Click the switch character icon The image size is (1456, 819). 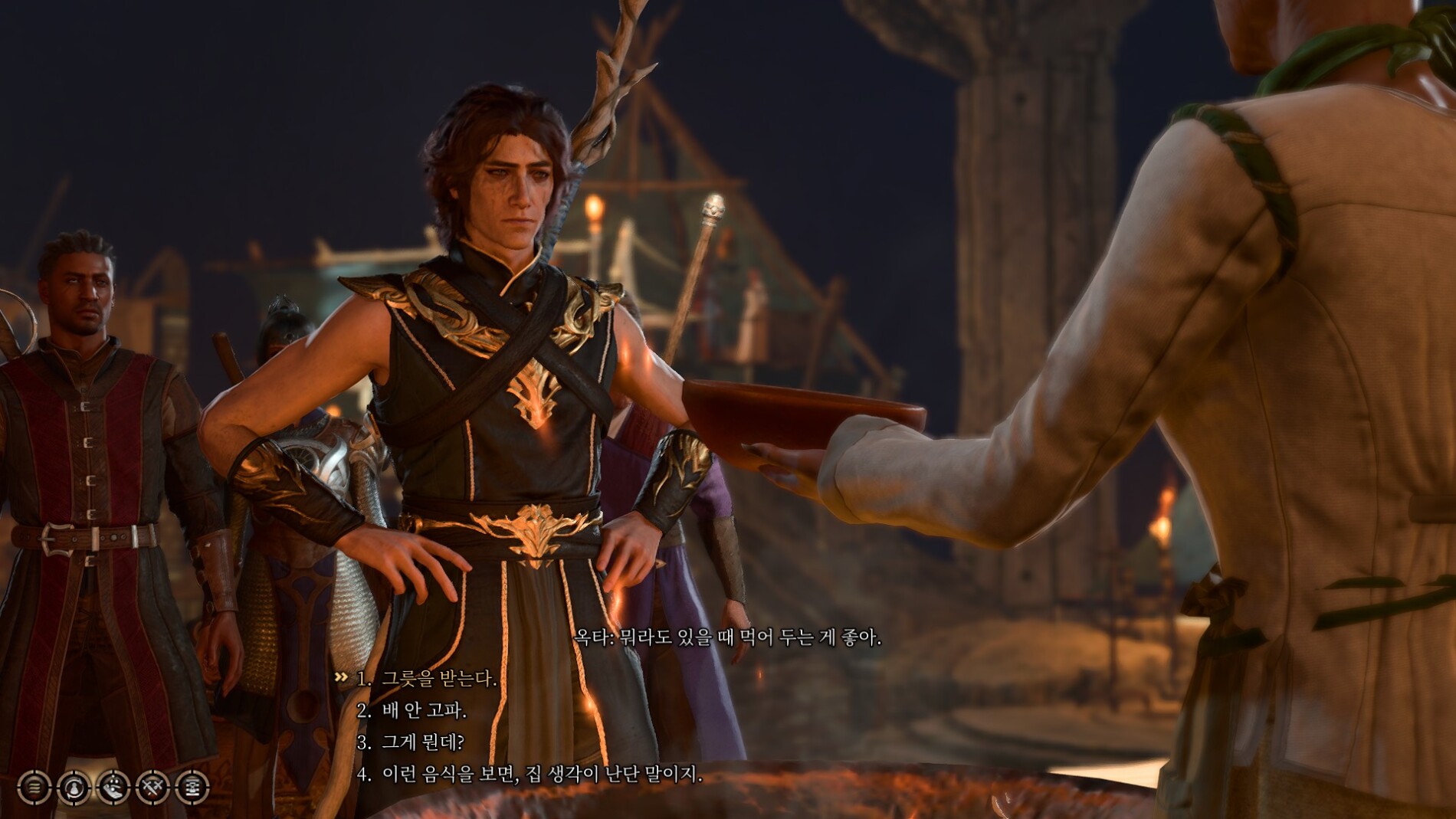coord(74,787)
